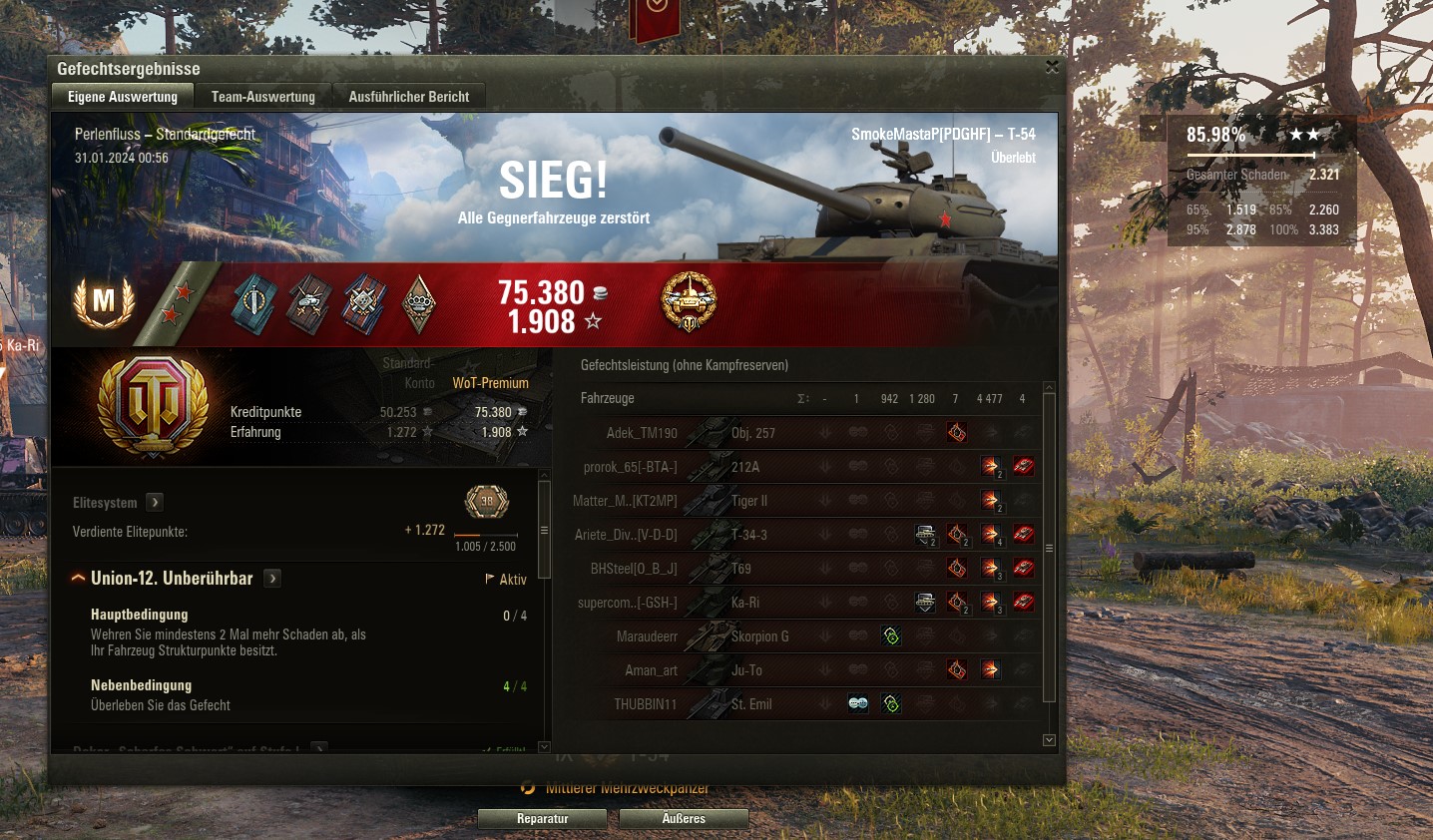Expand the Elitesystem section
The image size is (1433, 840).
tap(155, 502)
